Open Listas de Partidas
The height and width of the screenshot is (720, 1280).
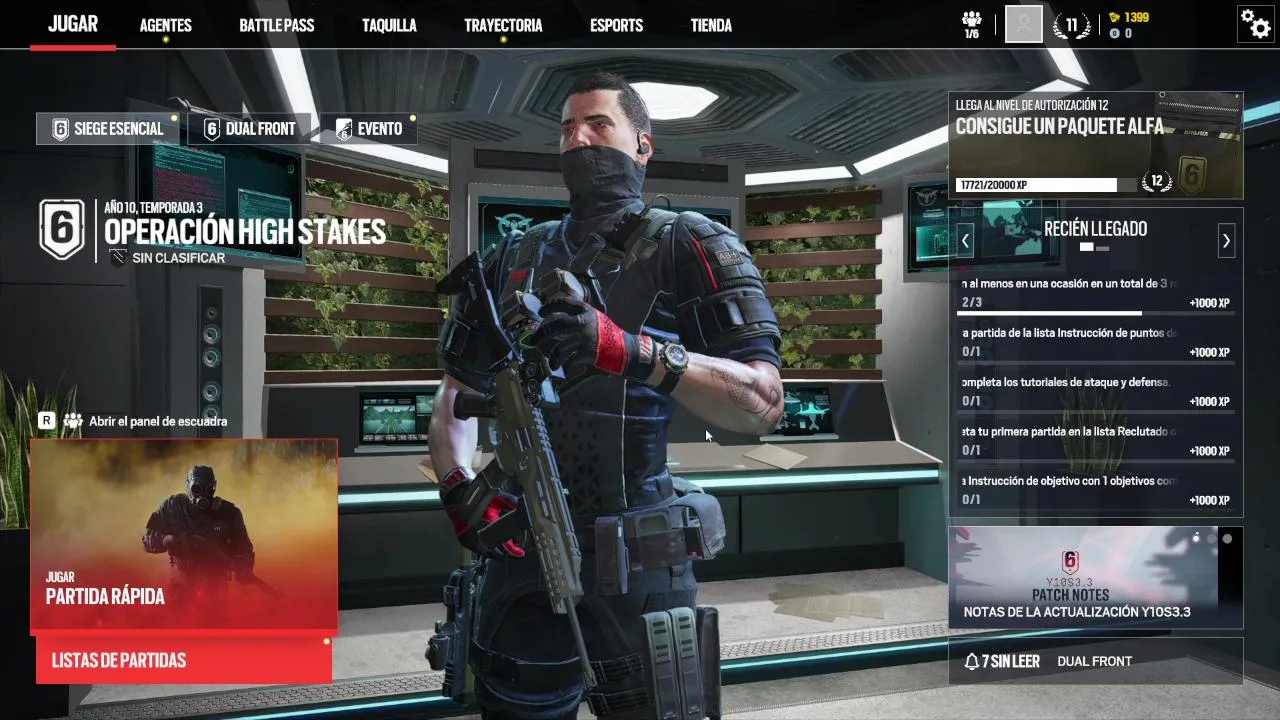coord(184,660)
